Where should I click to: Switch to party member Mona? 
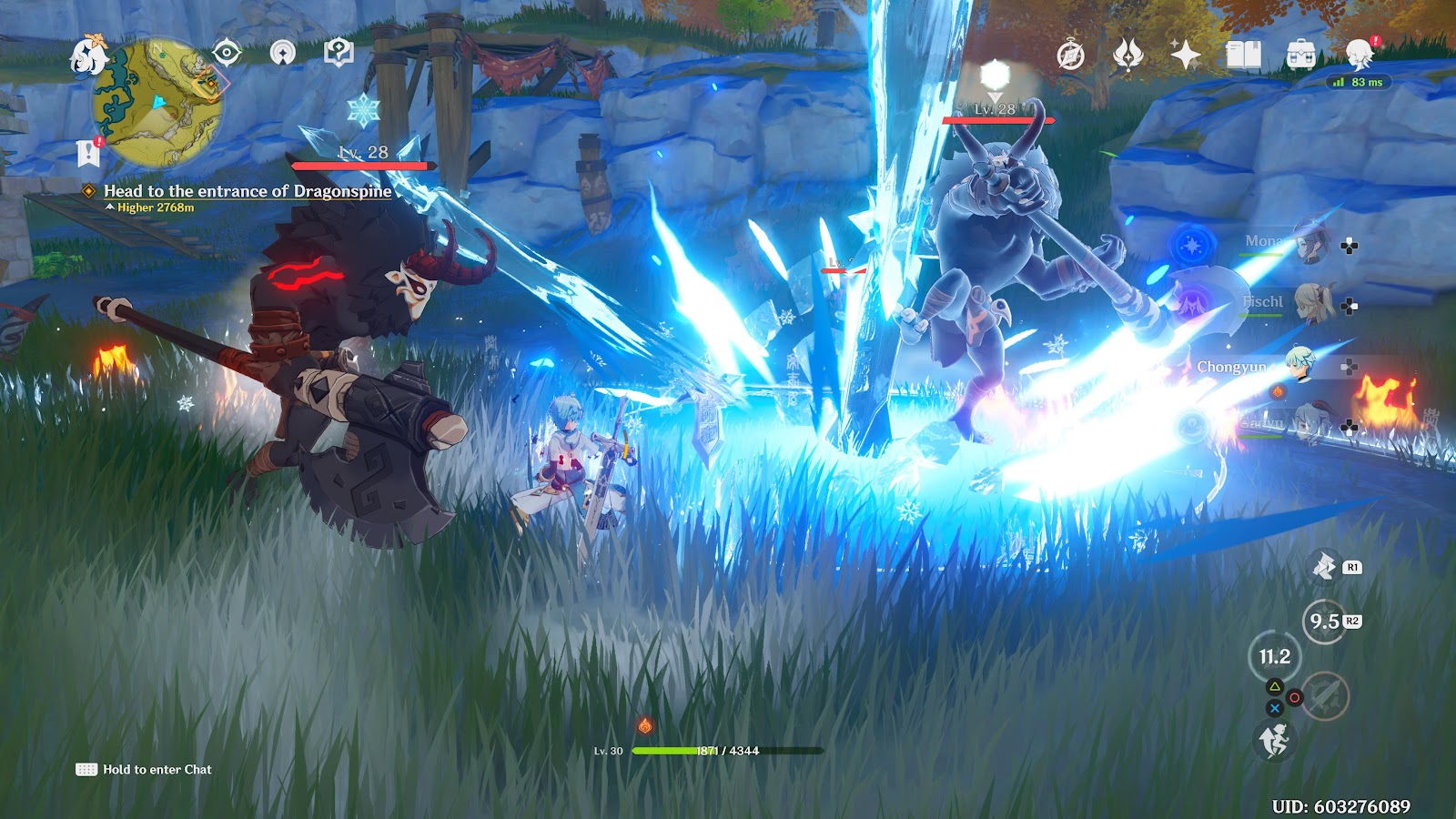click(1311, 243)
